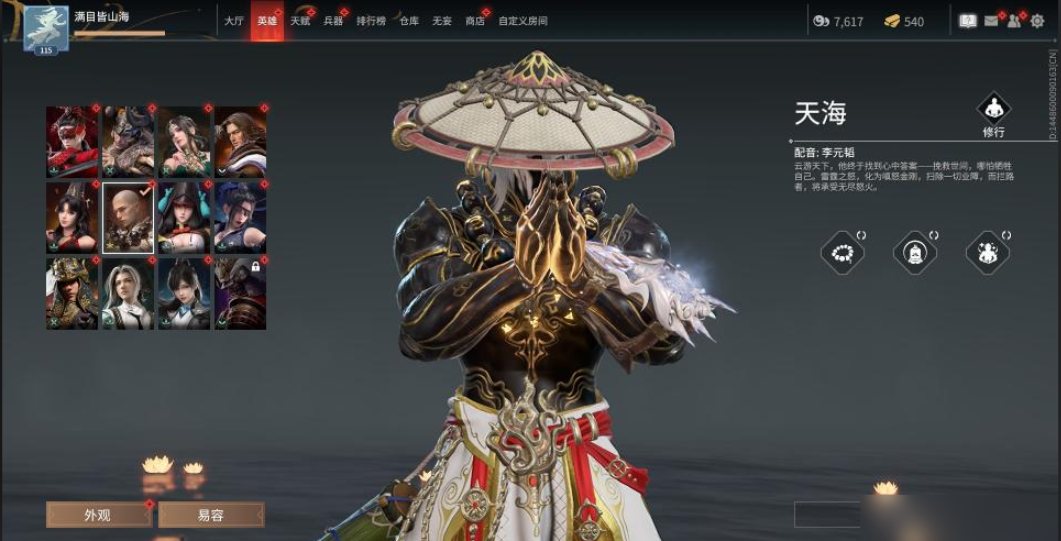Image resolution: width=1061 pixels, height=541 pixels.
Task: Select the white-haired hero portrait
Action: (128, 293)
